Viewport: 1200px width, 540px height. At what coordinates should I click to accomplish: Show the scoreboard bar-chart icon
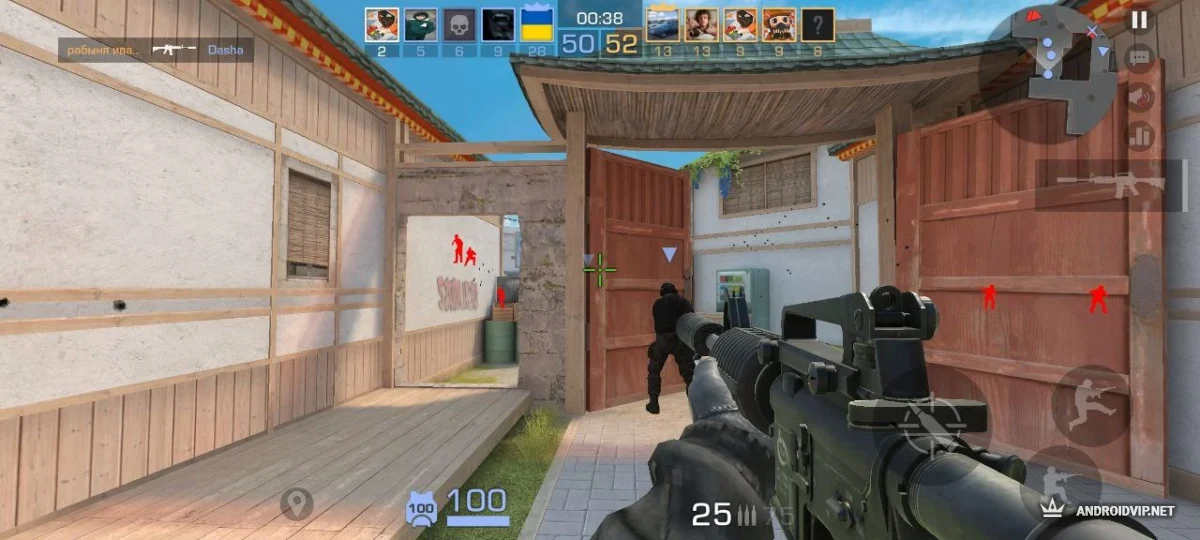tap(1139, 135)
